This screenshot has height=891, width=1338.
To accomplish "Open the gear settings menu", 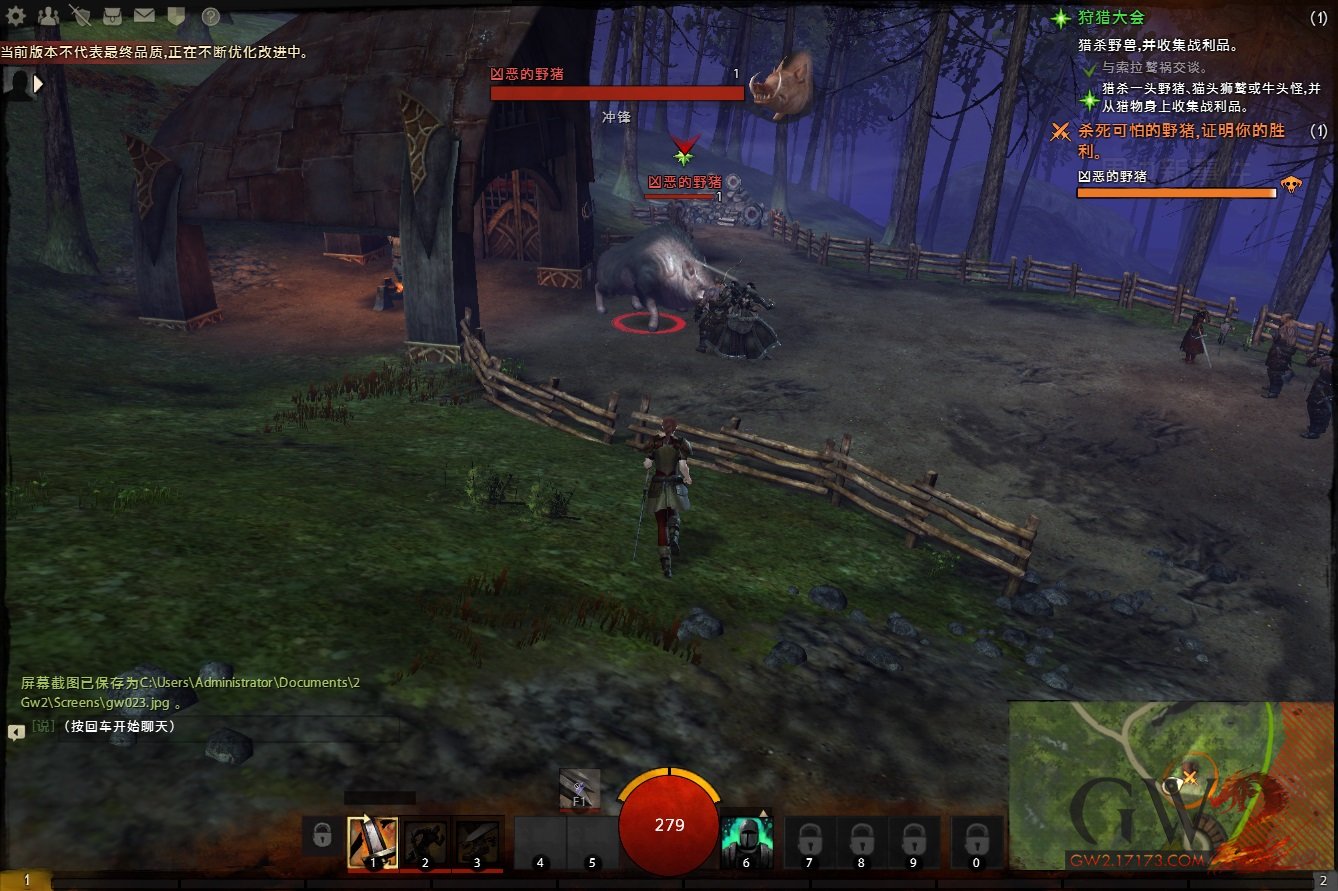I will [16, 16].
